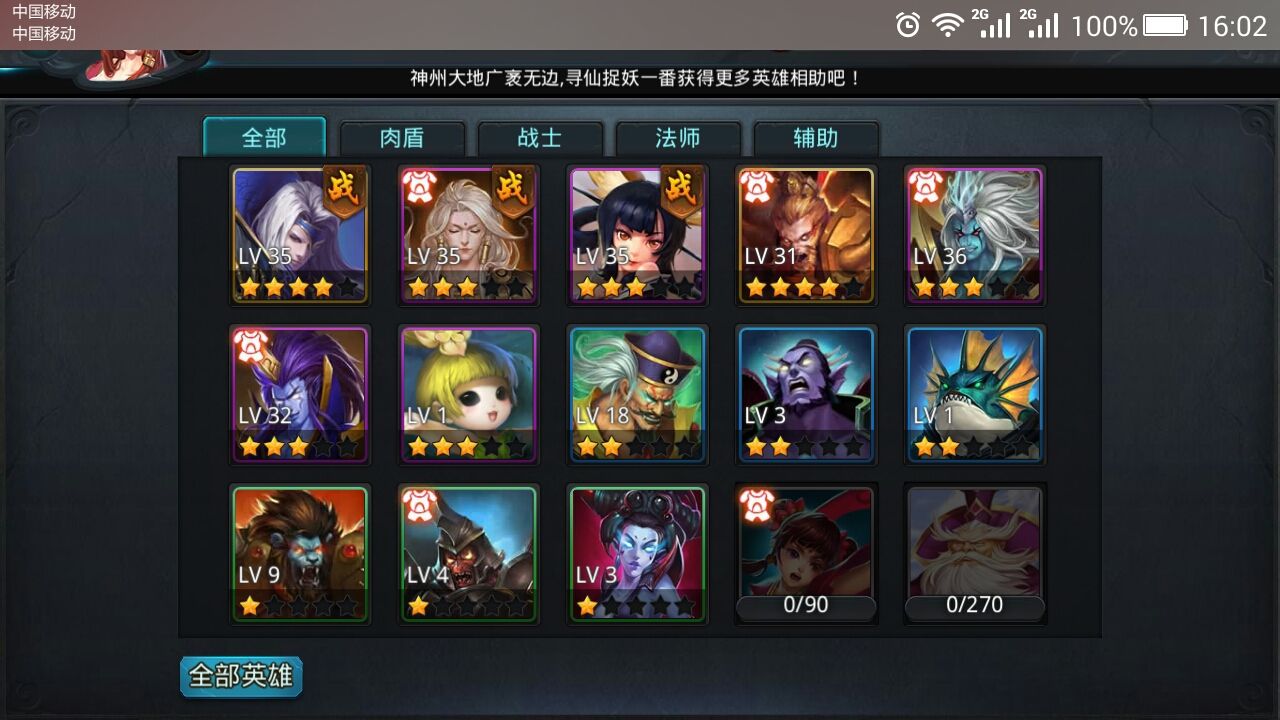Click the 全部英雄 button
The width and height of the screenshot is (1280, 720).
(240, 676)
